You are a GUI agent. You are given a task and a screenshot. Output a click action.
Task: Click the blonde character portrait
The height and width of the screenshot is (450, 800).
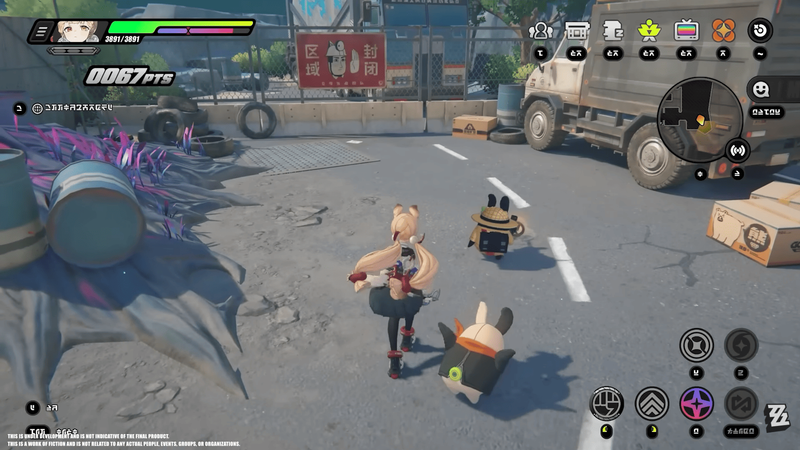[x=77, y=33]
